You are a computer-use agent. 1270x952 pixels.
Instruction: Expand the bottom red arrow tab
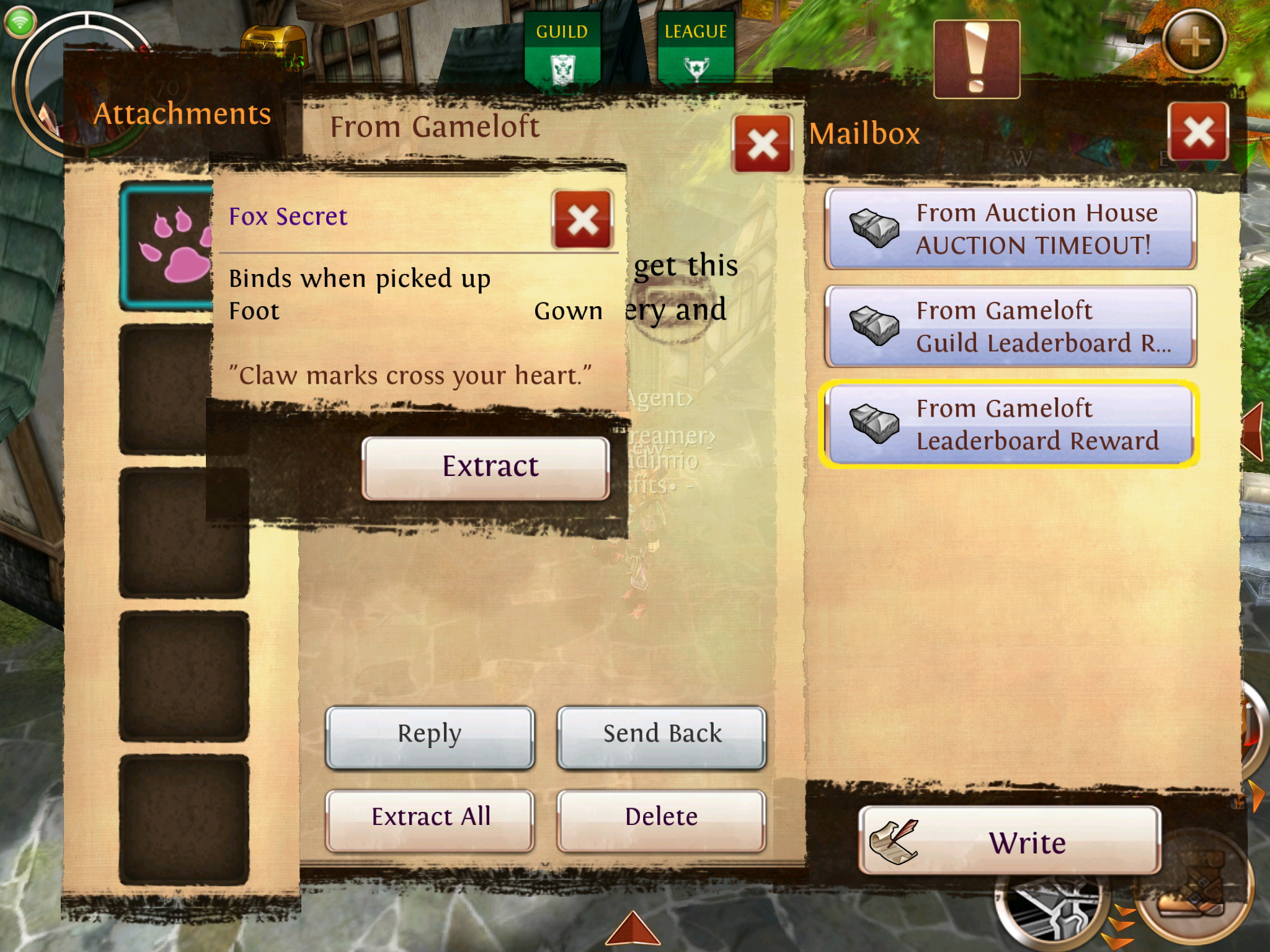(x=633, y=930)
